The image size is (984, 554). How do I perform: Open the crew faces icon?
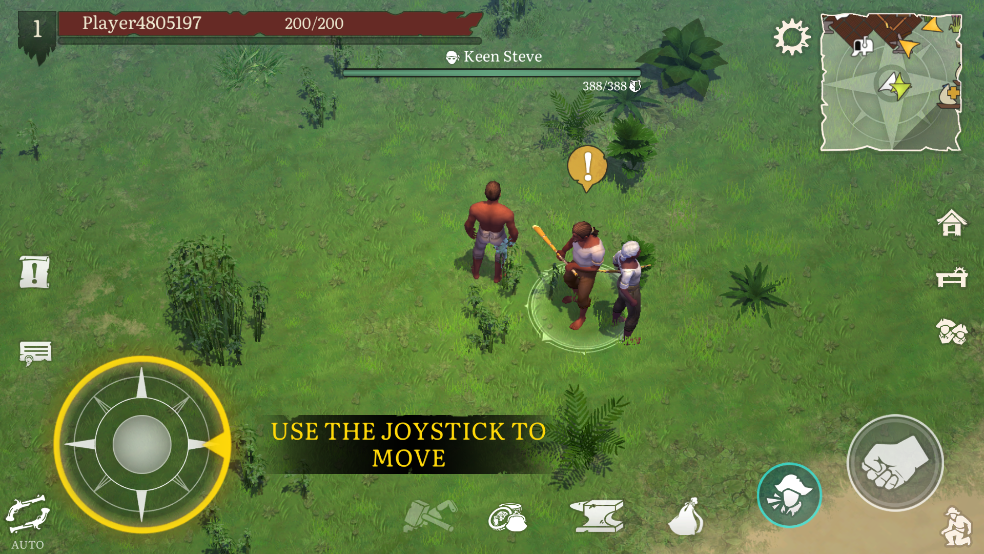click(951, 331)
